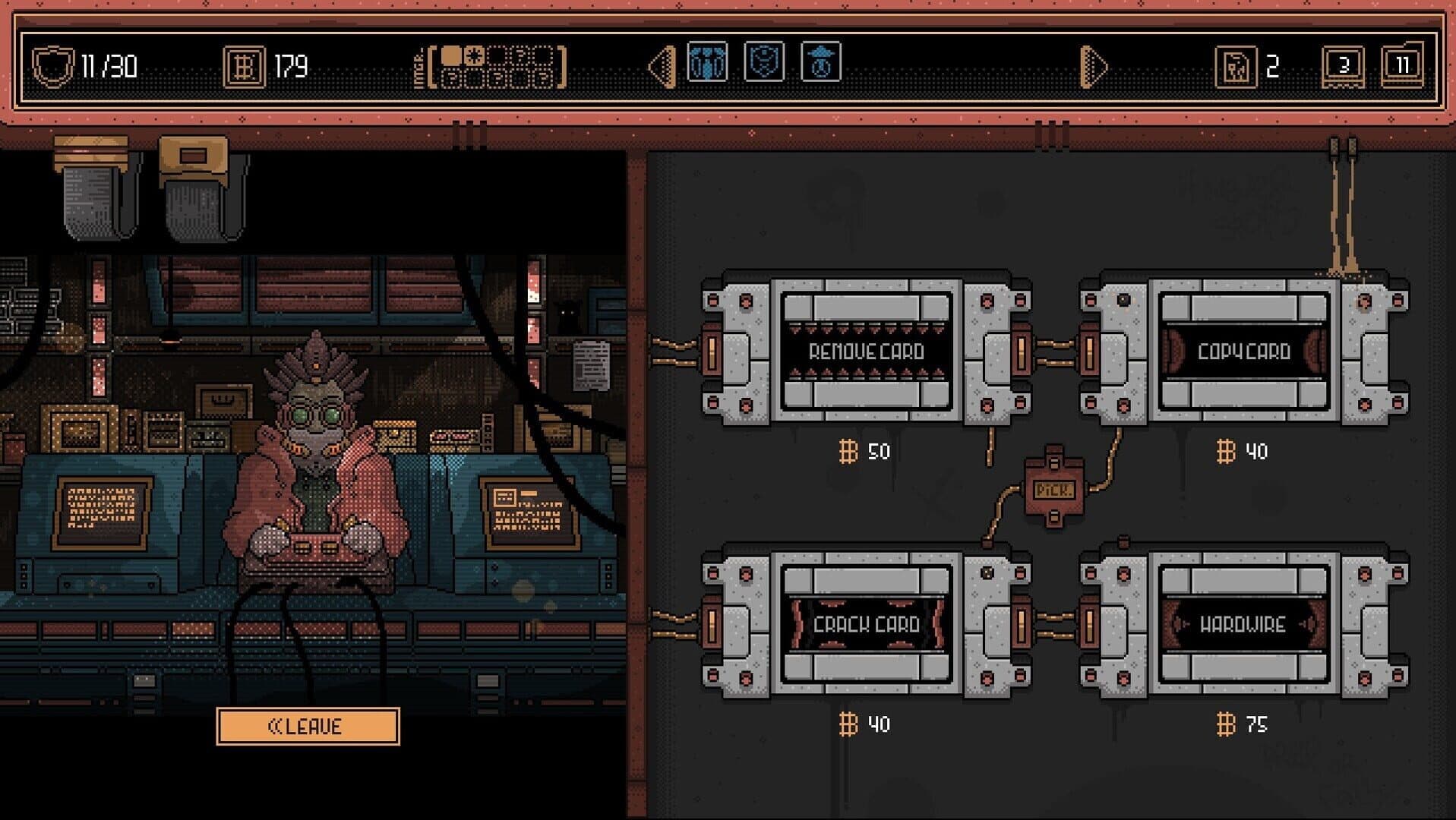This screenshot has height=820, width=1456.
Task: Select the Copy Card service panel
Action: [1246, 352]
